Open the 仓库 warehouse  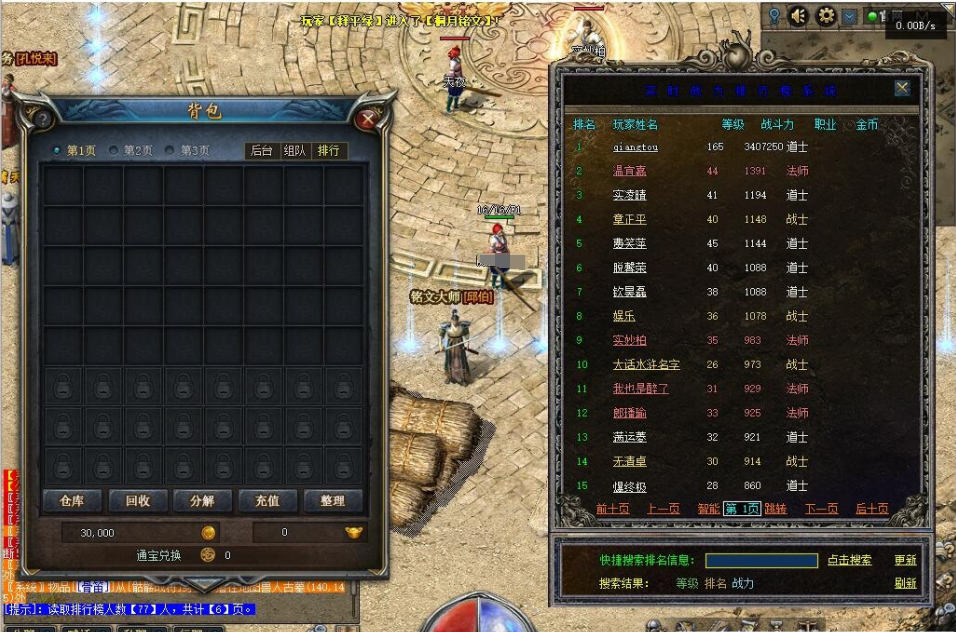[x=72, y=501]
